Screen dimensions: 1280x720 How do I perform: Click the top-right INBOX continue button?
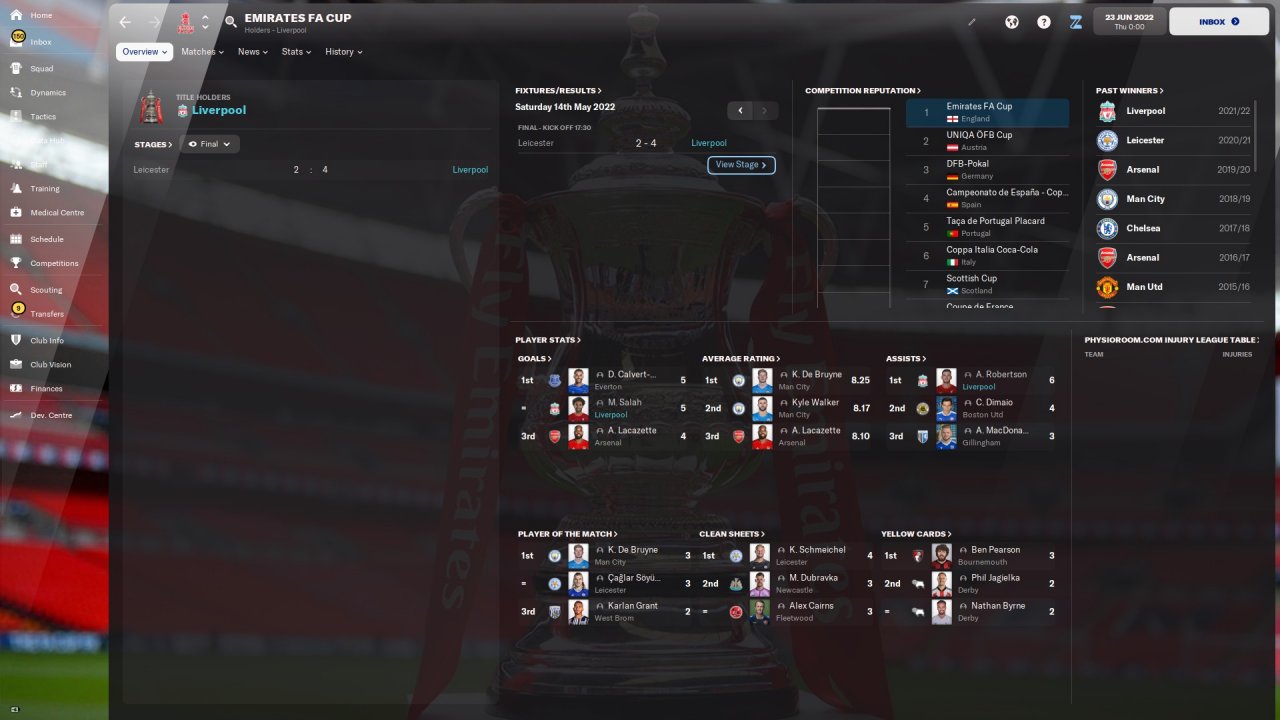tap(1218, 21)
